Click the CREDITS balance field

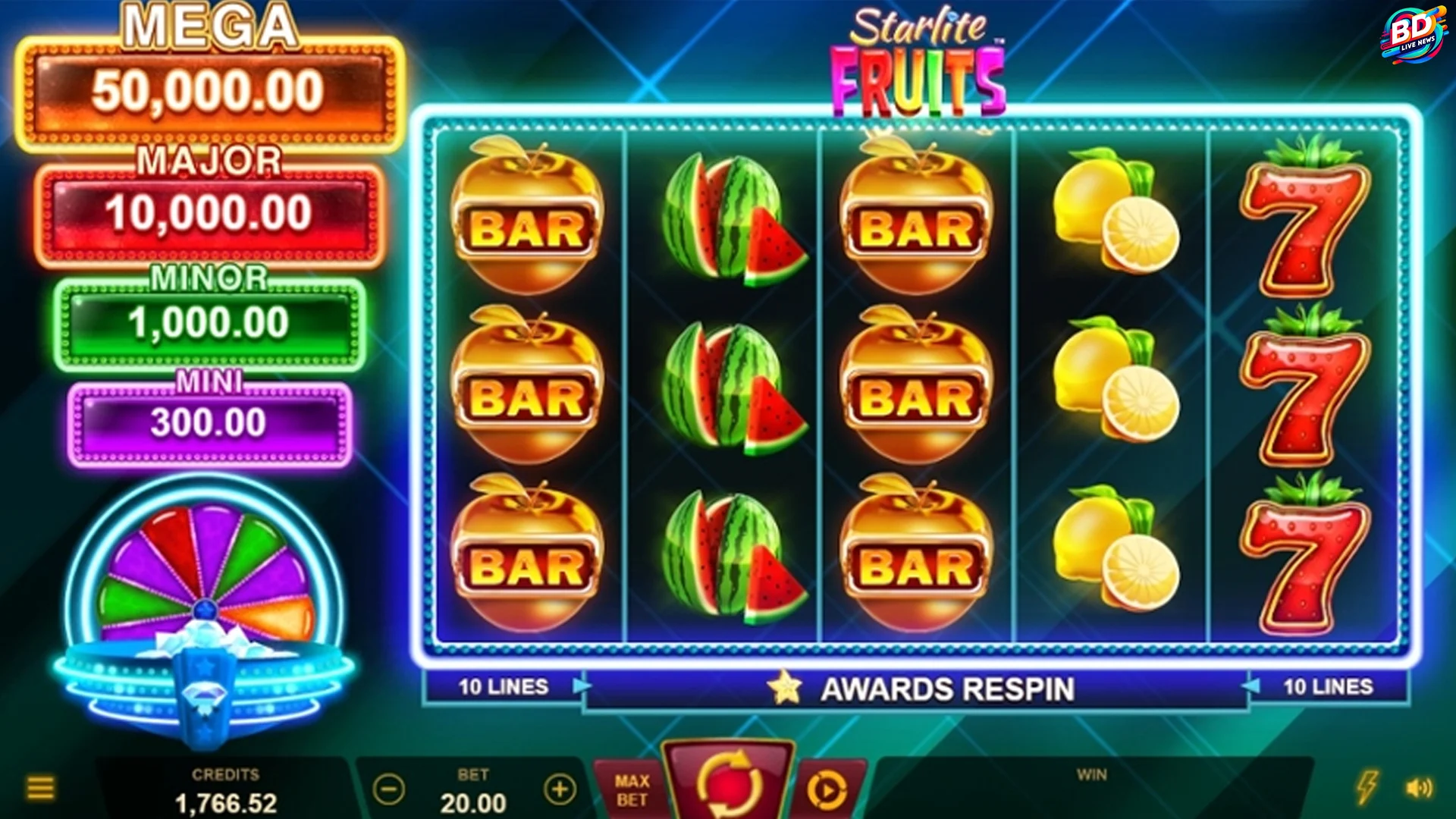coord(227,789)
